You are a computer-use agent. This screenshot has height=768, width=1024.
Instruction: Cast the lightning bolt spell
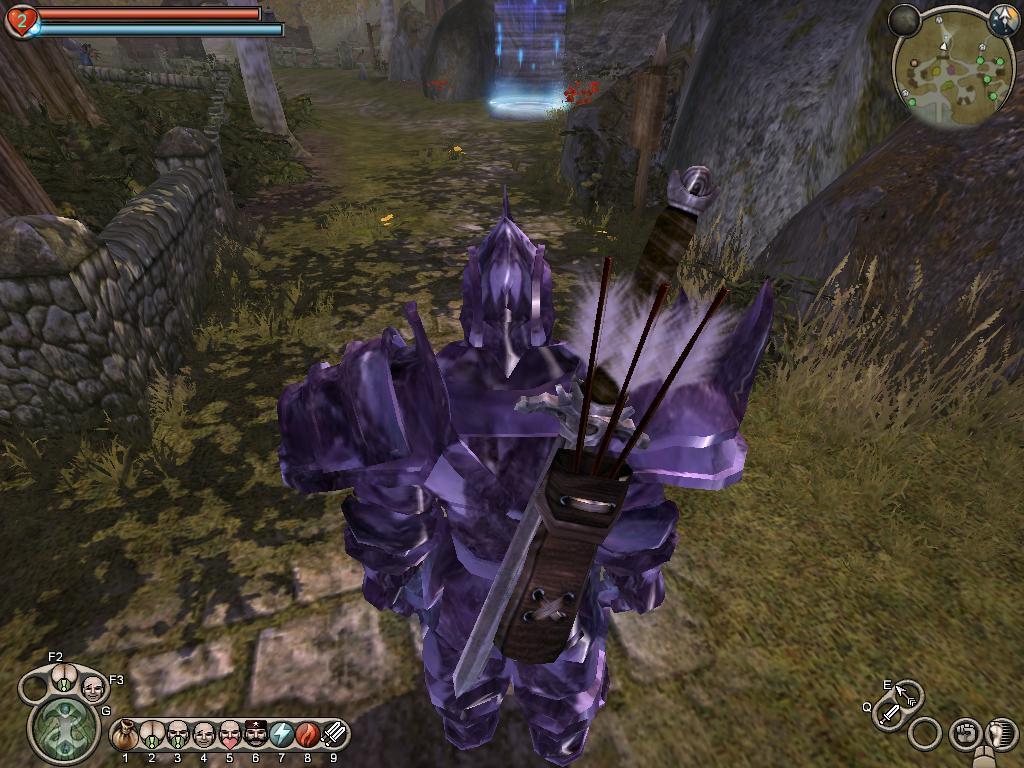click(x=282, y=737)
